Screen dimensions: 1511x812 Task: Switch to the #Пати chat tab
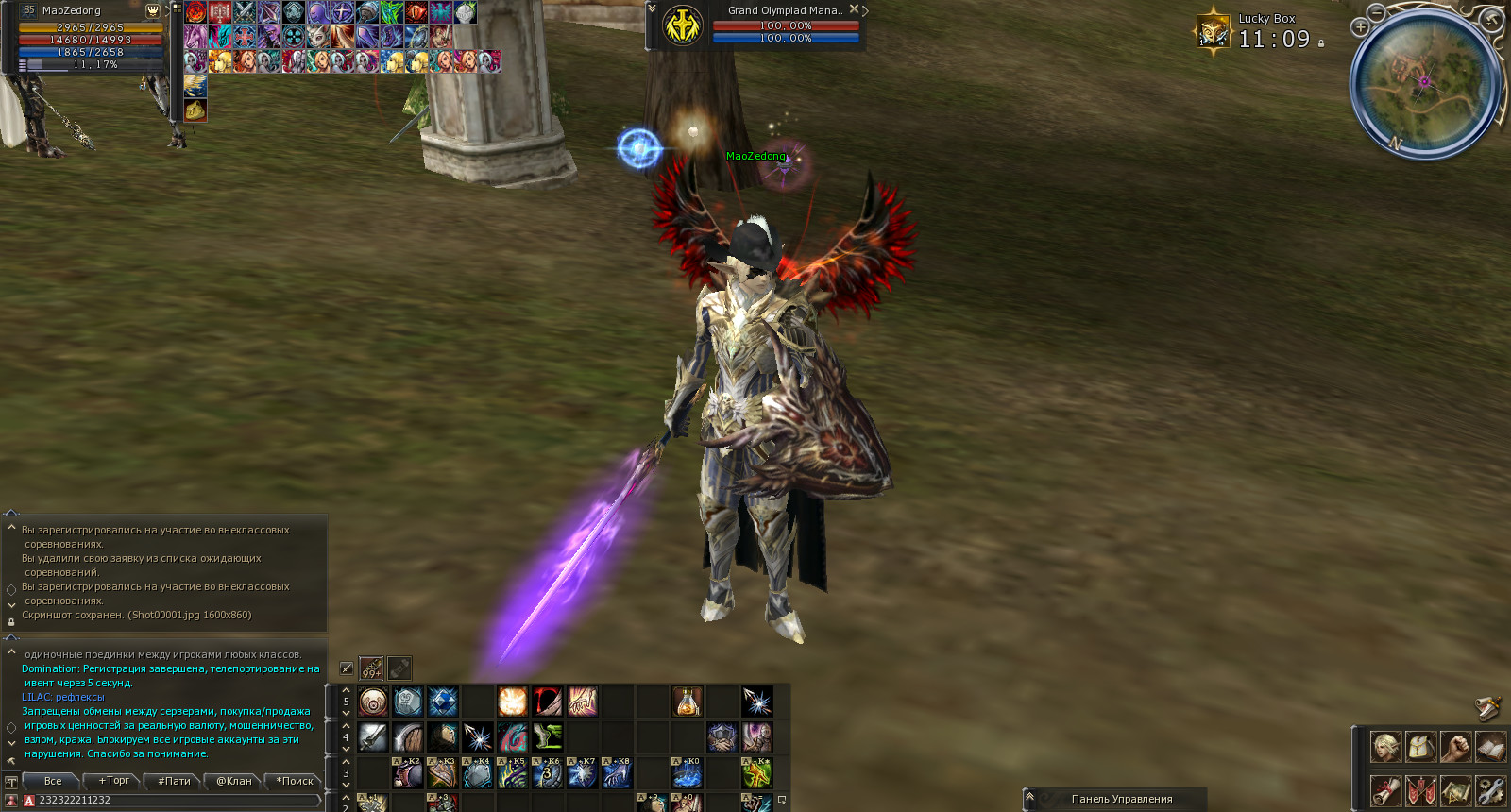(174, 781)
